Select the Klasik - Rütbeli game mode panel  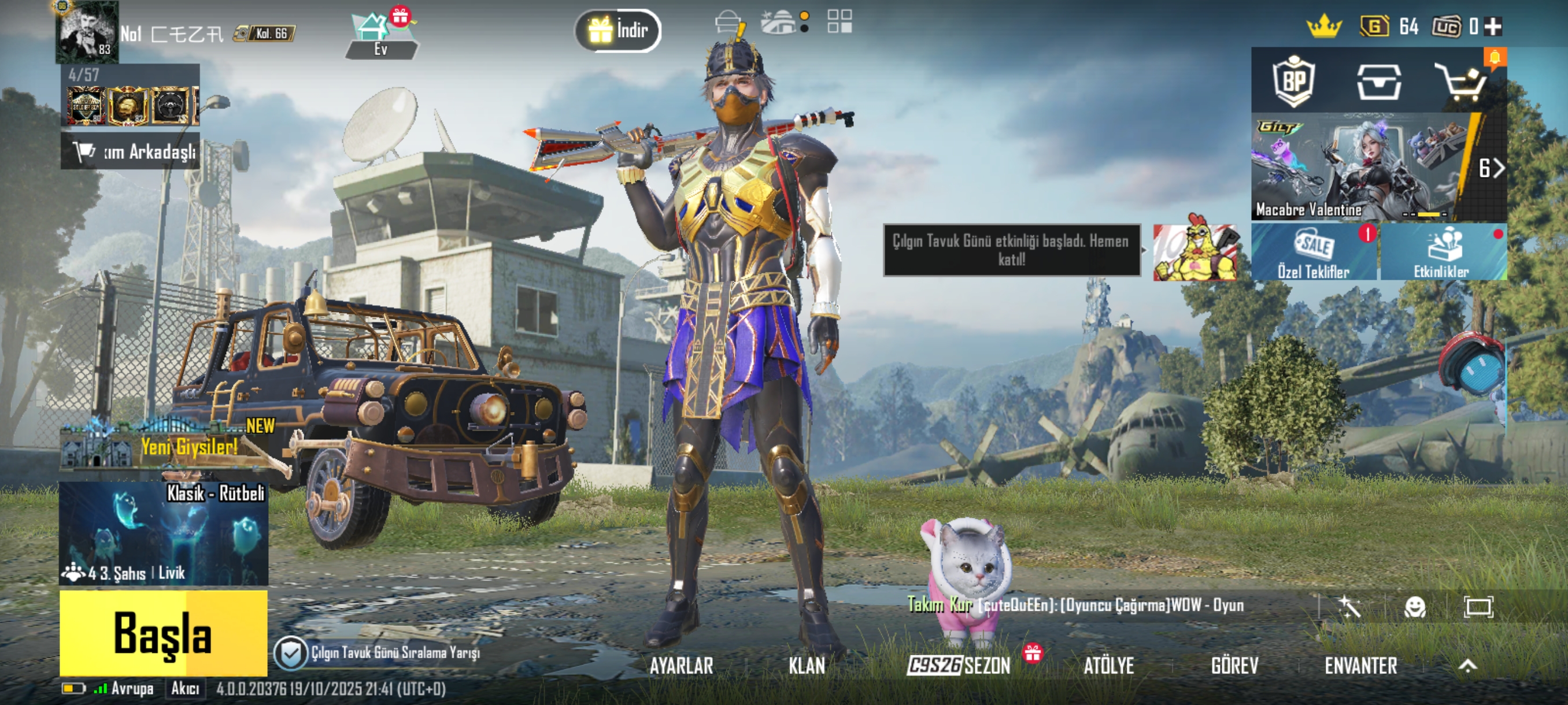[x=163, y=533]
